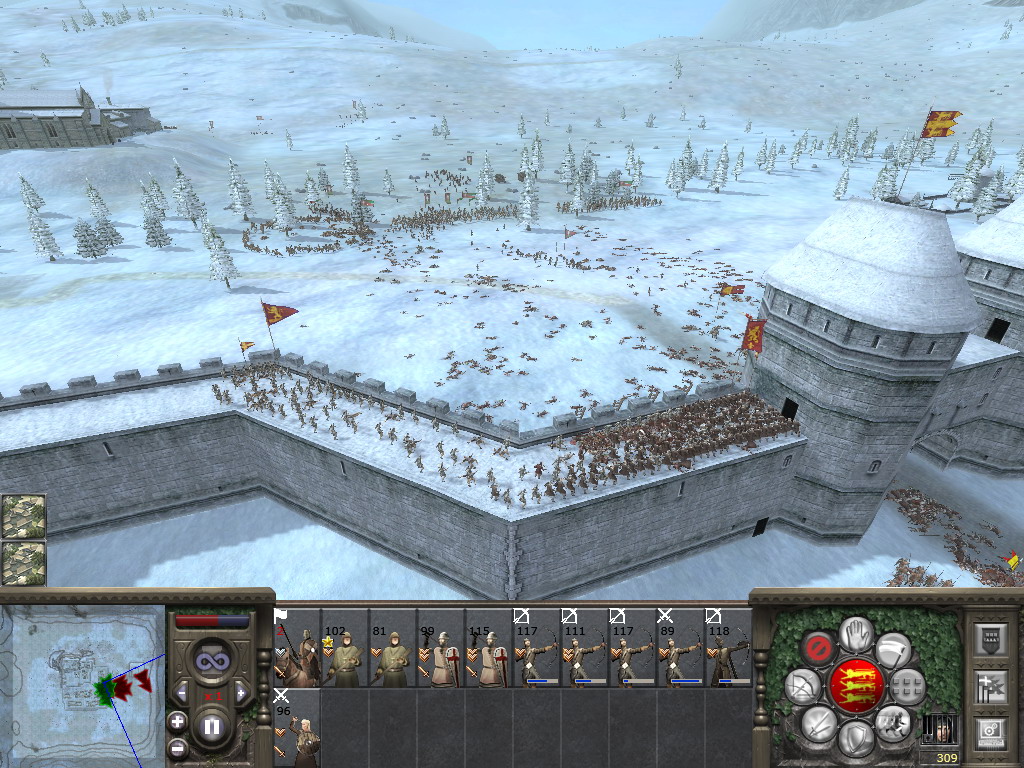Zoom in the minimap with plus button
Screen dimensions: 1024x768
[x=177, y=720]
